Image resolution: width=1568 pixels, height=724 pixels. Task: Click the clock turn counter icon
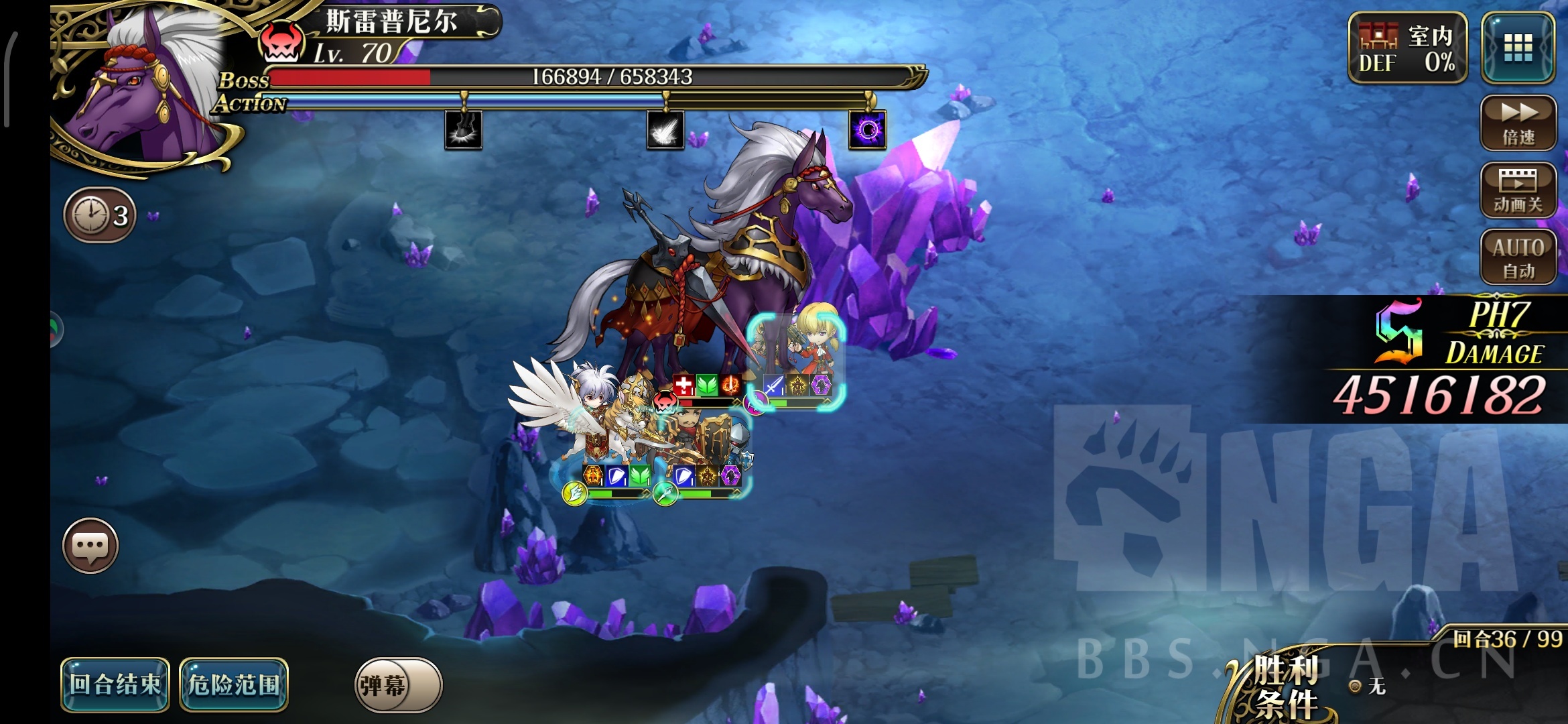(100, 215)
